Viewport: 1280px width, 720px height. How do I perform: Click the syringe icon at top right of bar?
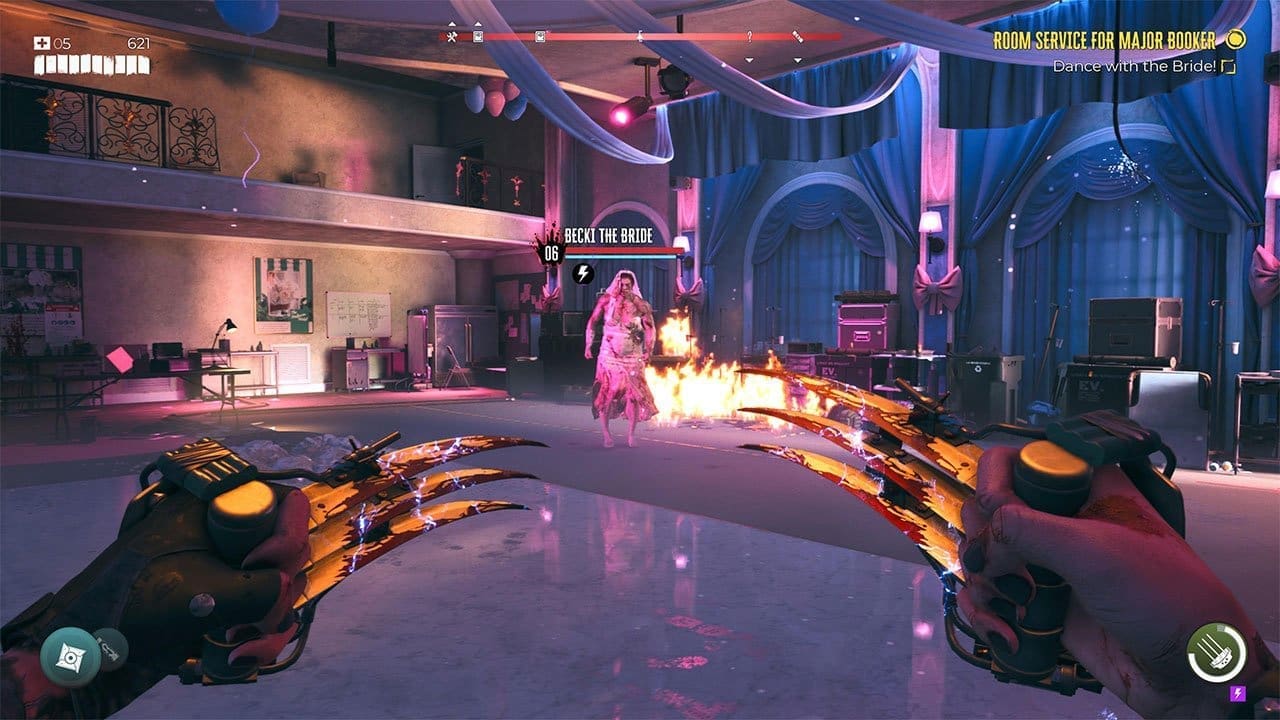tap(800, 37)
